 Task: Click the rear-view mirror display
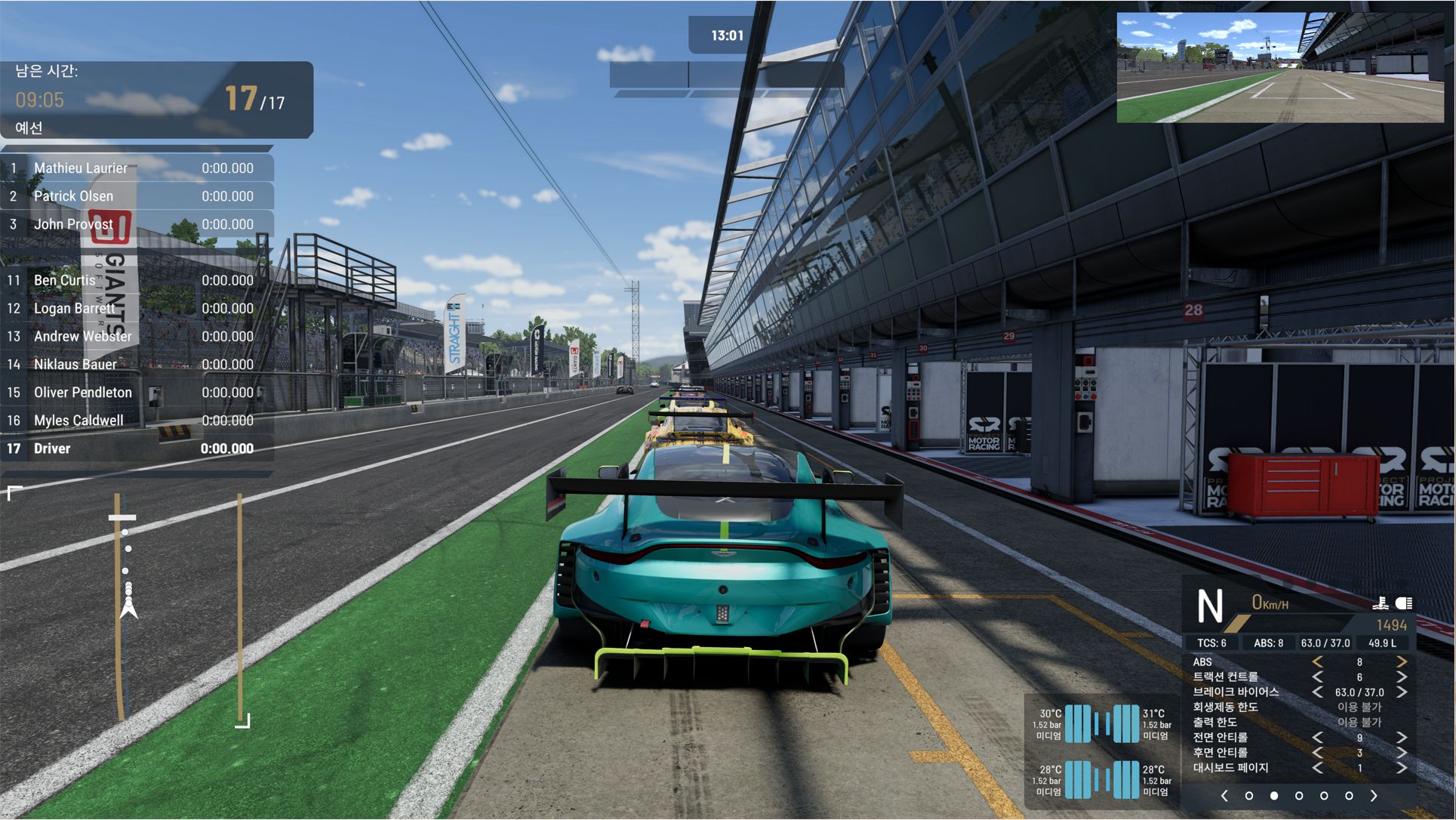pyautogui.click(x=1280, y=67)
